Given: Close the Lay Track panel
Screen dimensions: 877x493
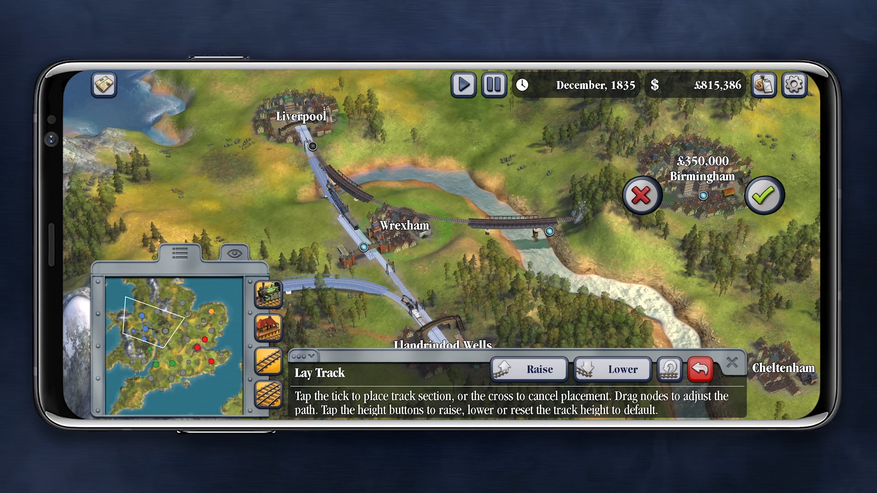Looking at the screenshot, I should [x=732, y=362].
